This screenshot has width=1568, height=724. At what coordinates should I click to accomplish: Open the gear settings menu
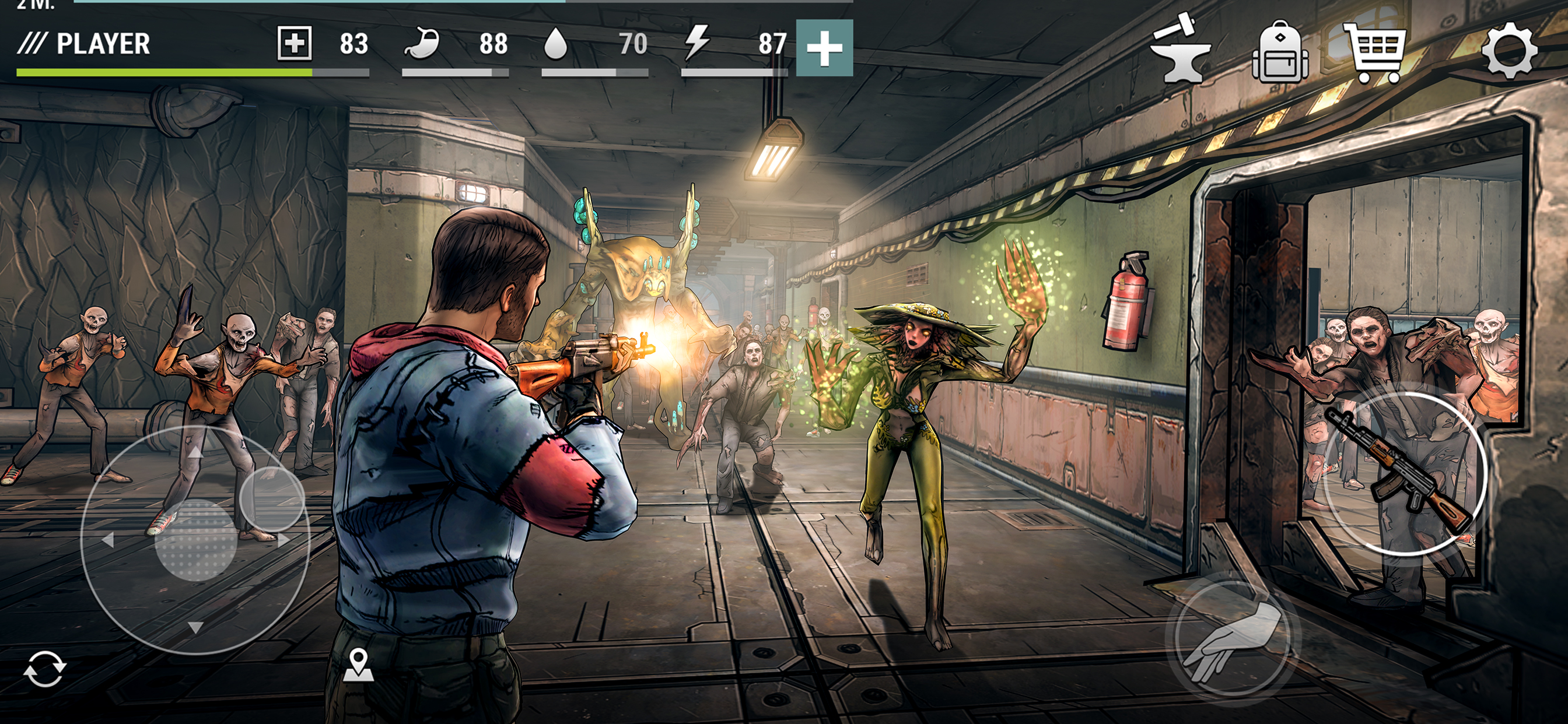1509,51
